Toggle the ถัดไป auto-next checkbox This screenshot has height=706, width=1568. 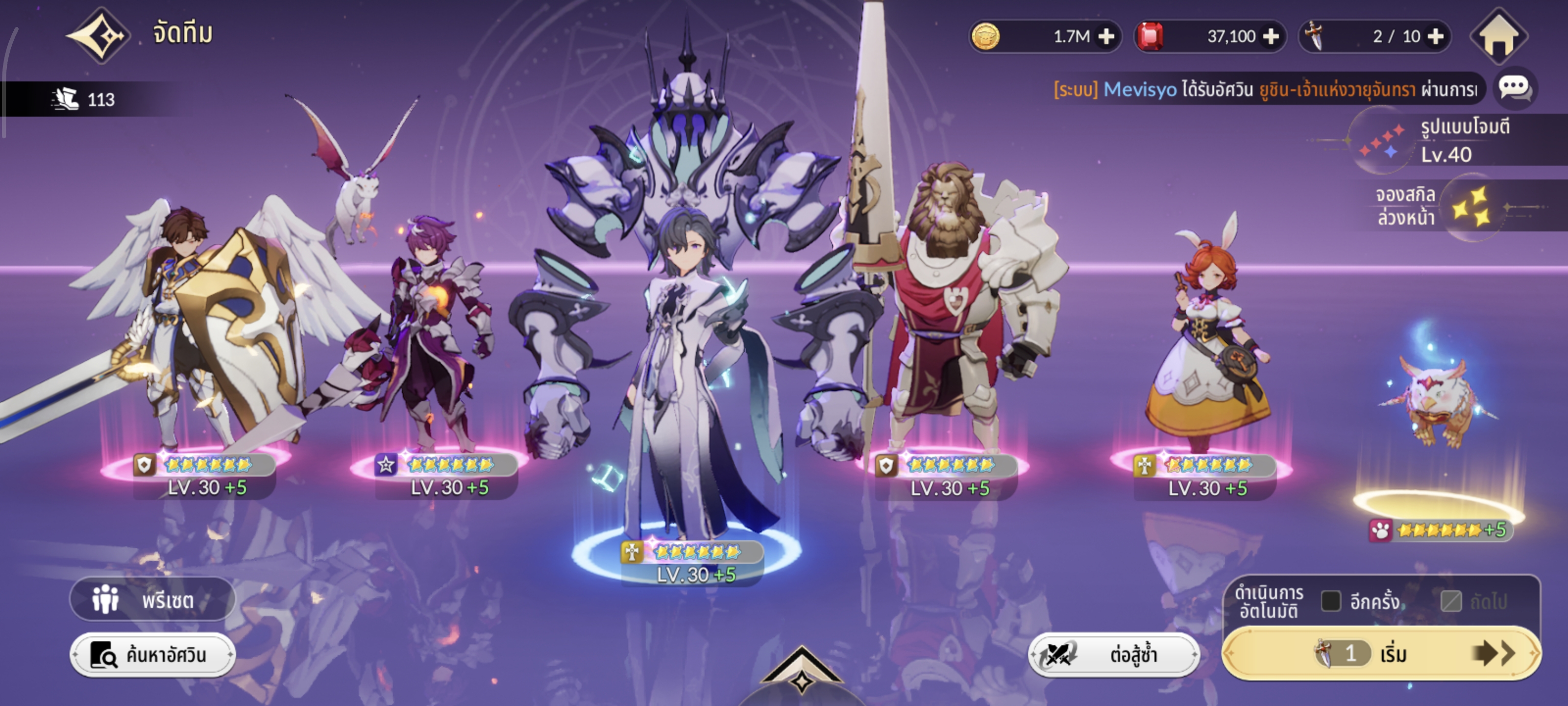[x=1451, y=601]
